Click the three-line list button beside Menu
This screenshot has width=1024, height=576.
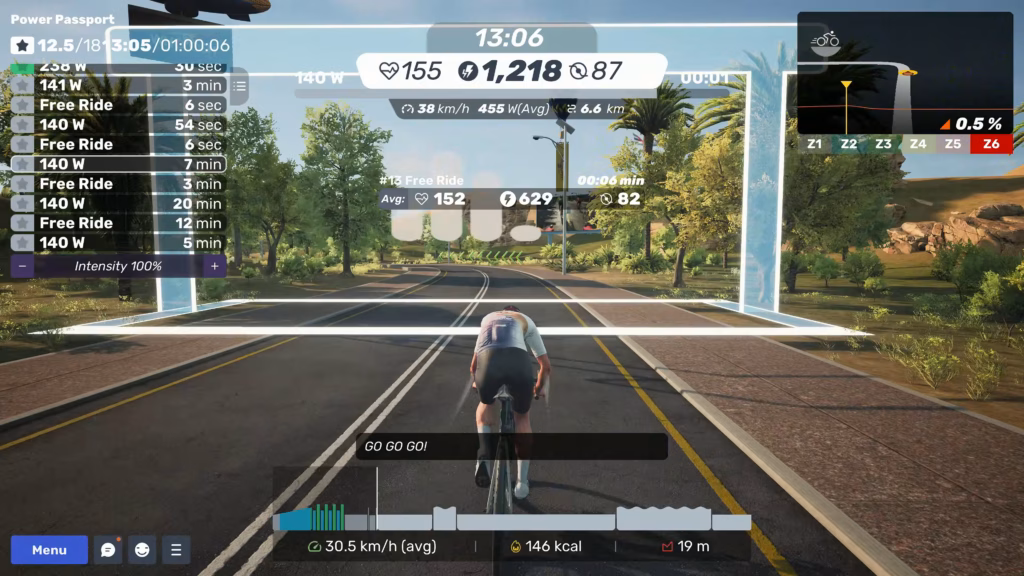[x=176, y=550]
